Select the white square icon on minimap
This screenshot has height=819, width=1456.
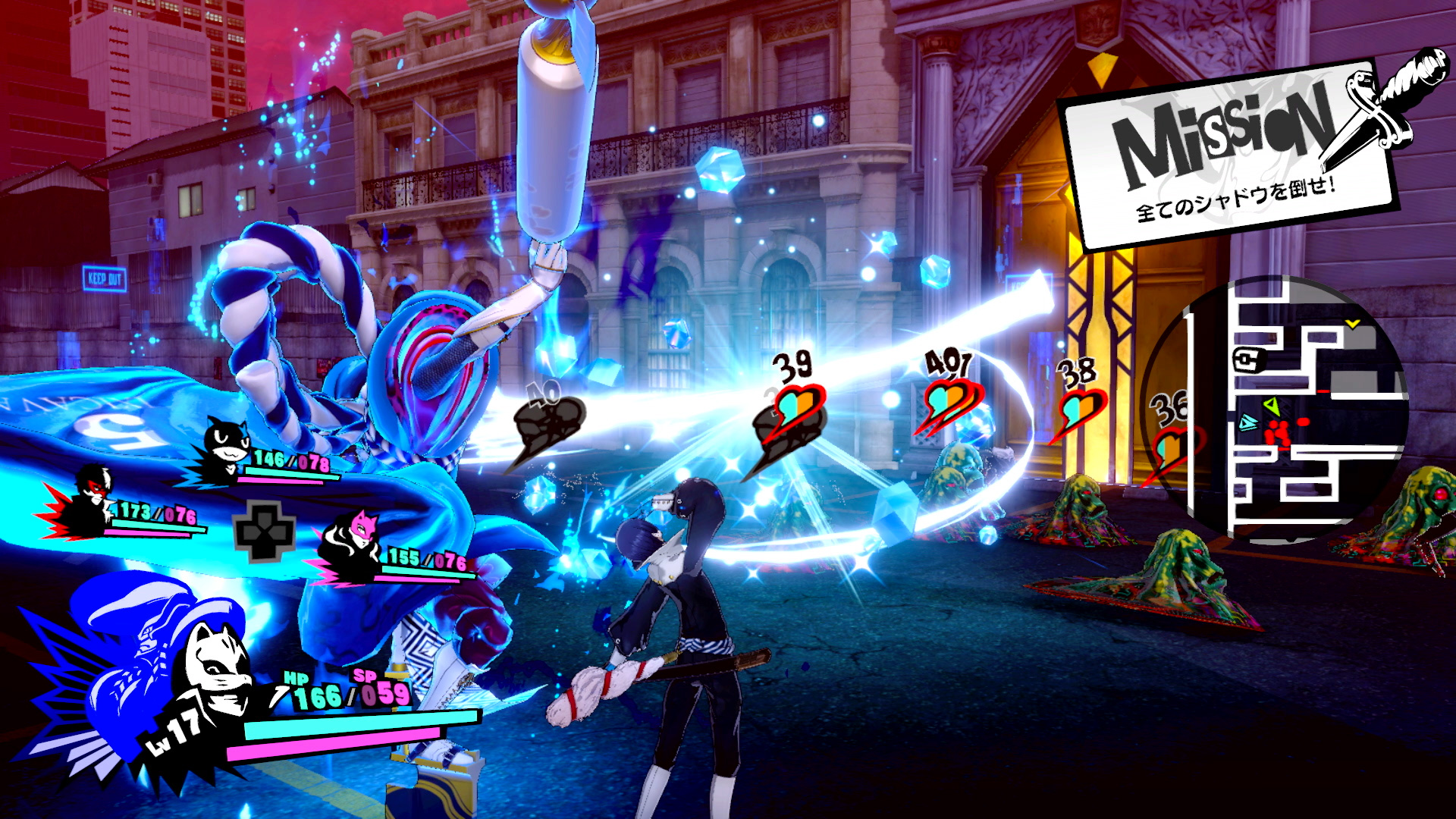(x=1245, y=360)
